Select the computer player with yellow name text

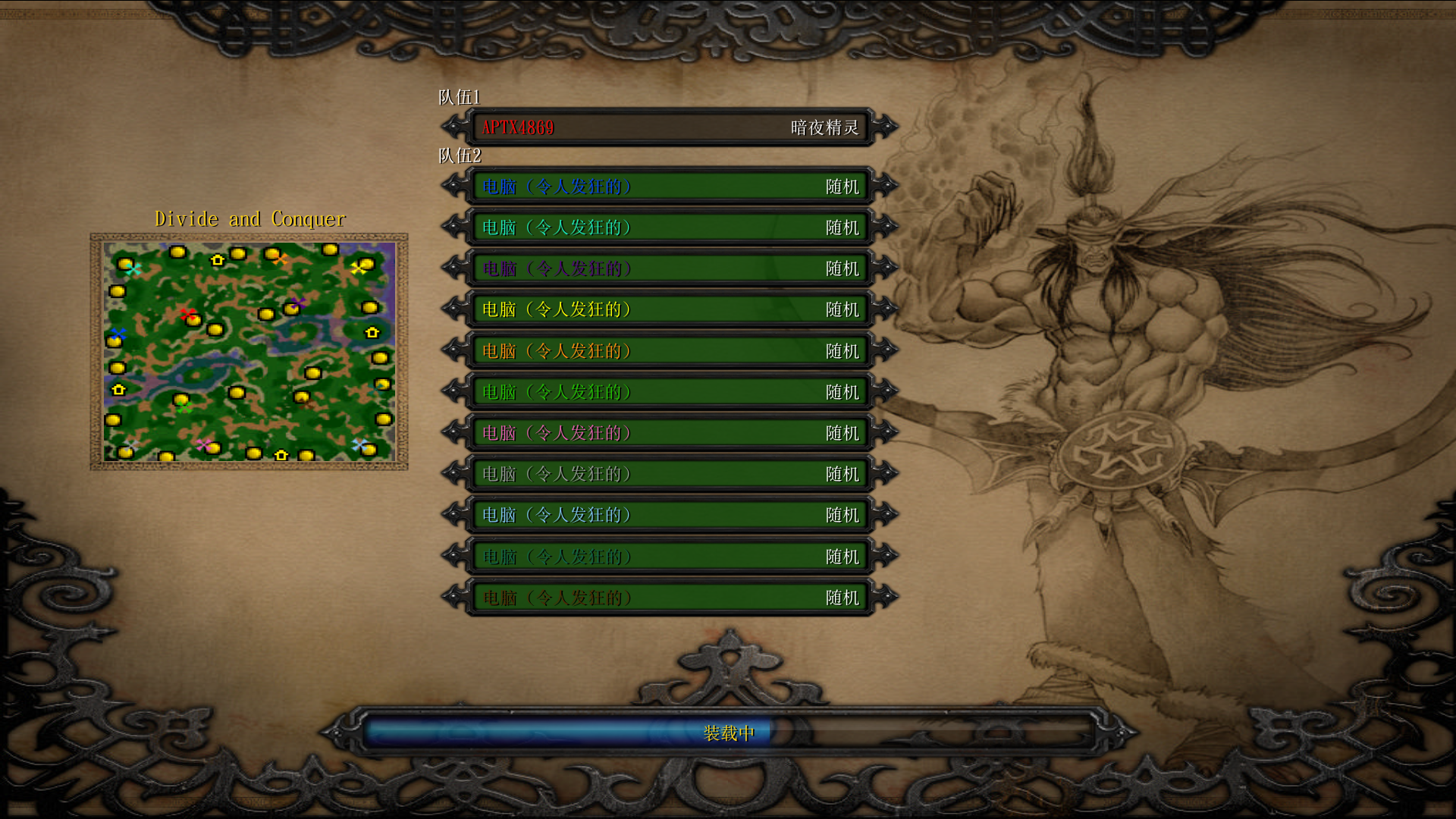669,309
